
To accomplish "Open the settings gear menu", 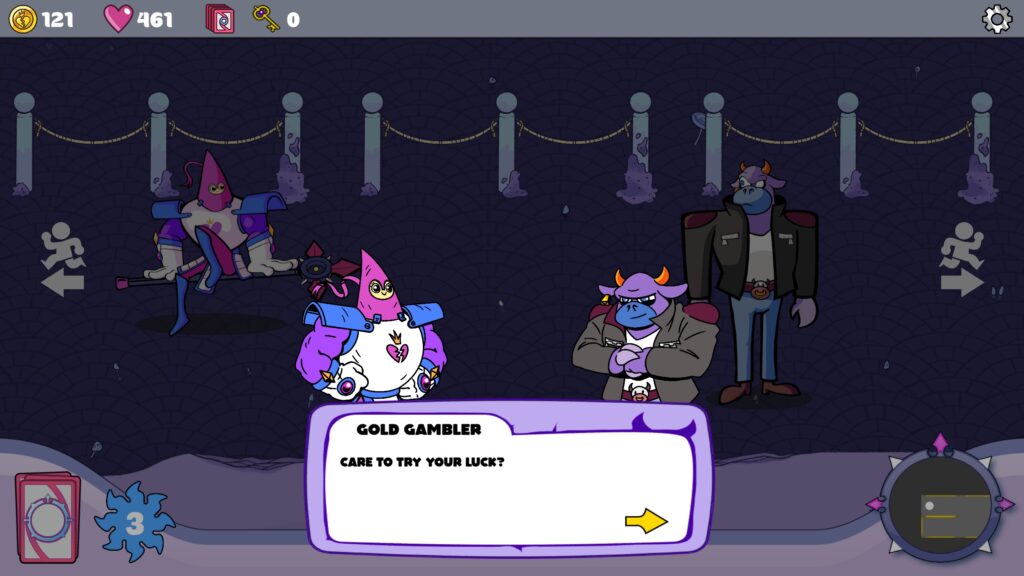I will click(x=996, y=19).
